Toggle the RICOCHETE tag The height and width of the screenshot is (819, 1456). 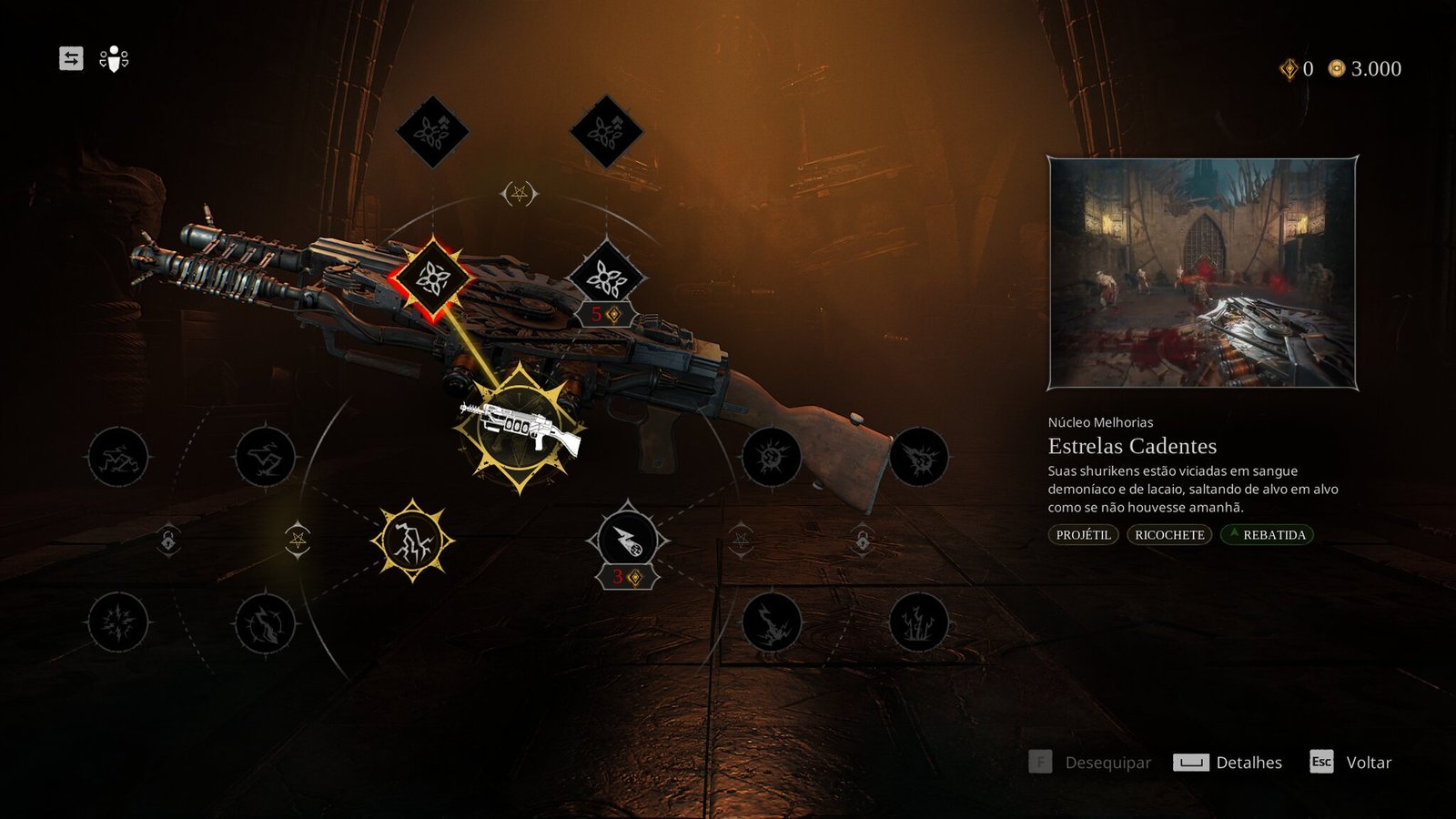(x=1168, y=535)
